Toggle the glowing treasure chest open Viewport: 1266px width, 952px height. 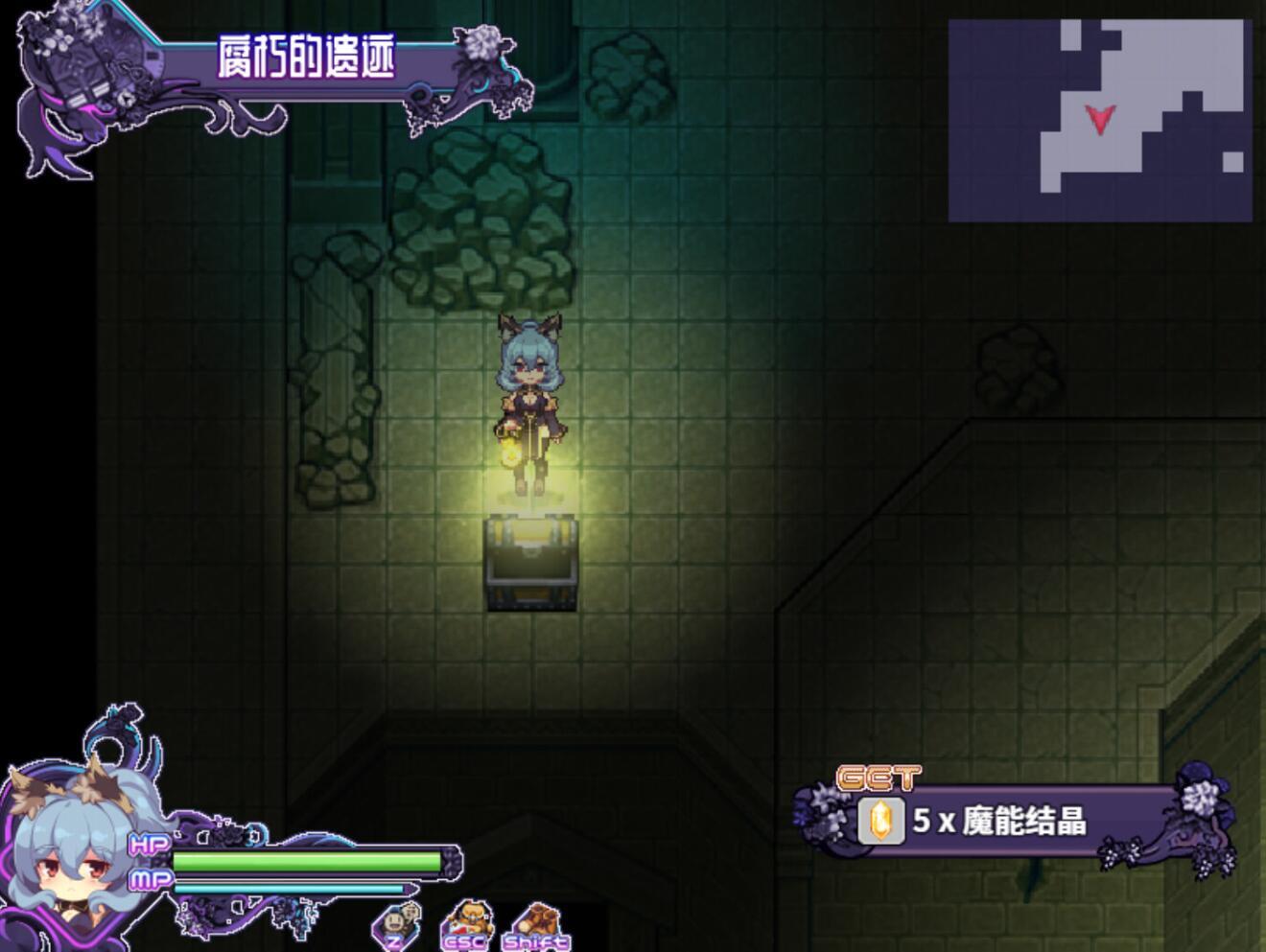530,564
